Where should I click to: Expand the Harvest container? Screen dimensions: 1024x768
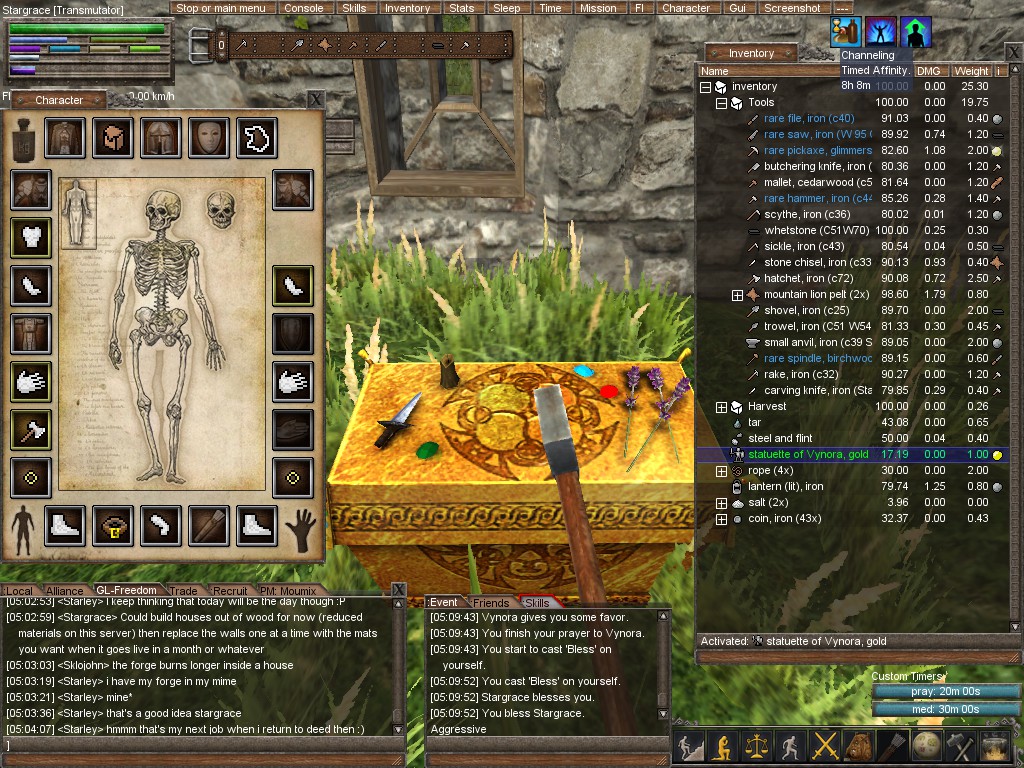tap(721, 407)
